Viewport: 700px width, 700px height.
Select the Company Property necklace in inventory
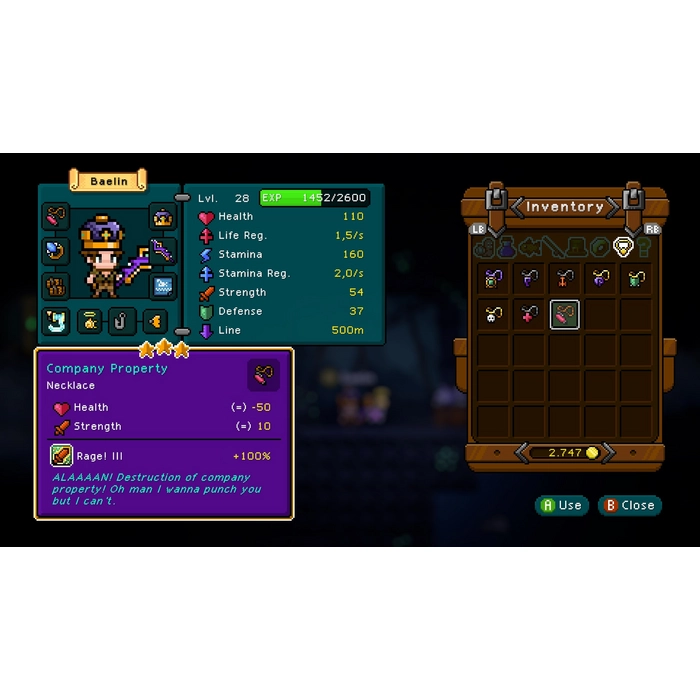[x=565, y=315]
